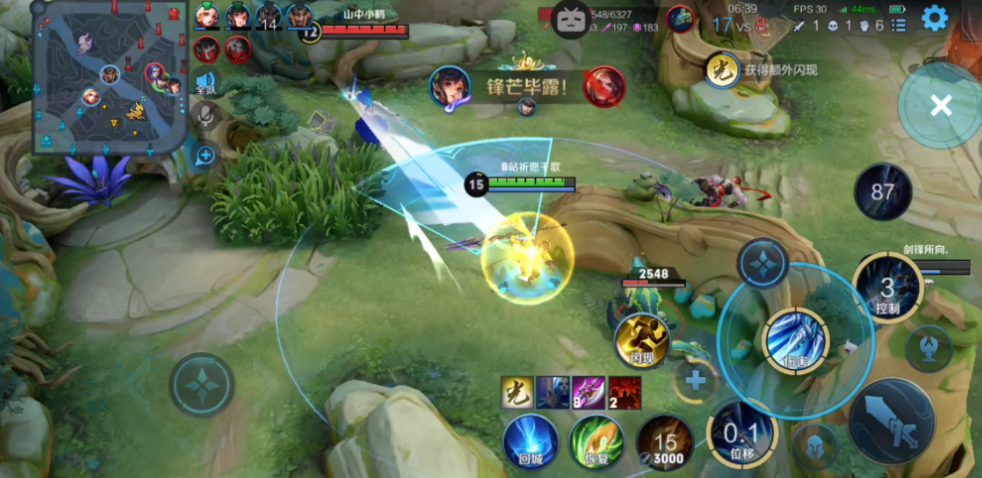
Task: Tap the plus skill upgrade button
Action: click(695, 380)
